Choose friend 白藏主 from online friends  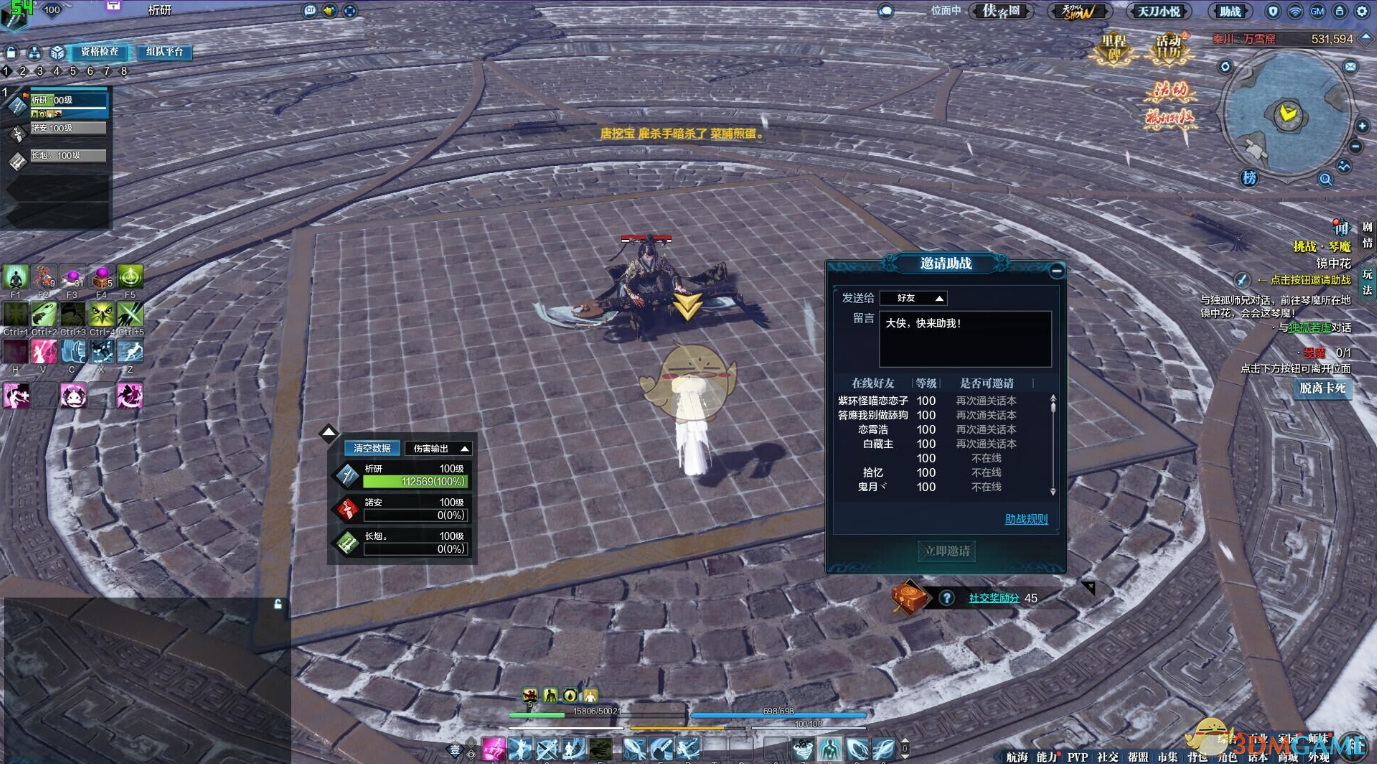(x=877, y=443)
